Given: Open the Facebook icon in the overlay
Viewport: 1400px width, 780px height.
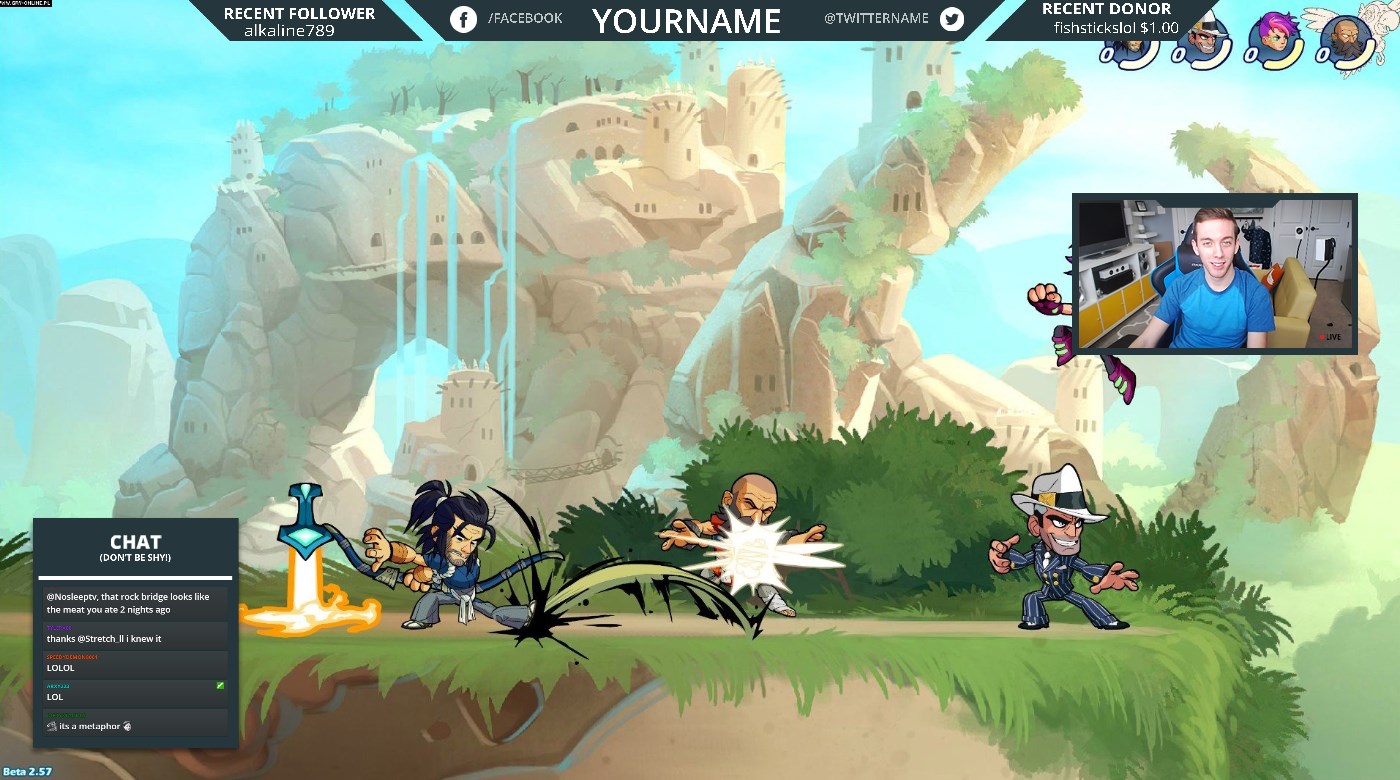Looking at the screenshot, I should (x=463, y=19).
